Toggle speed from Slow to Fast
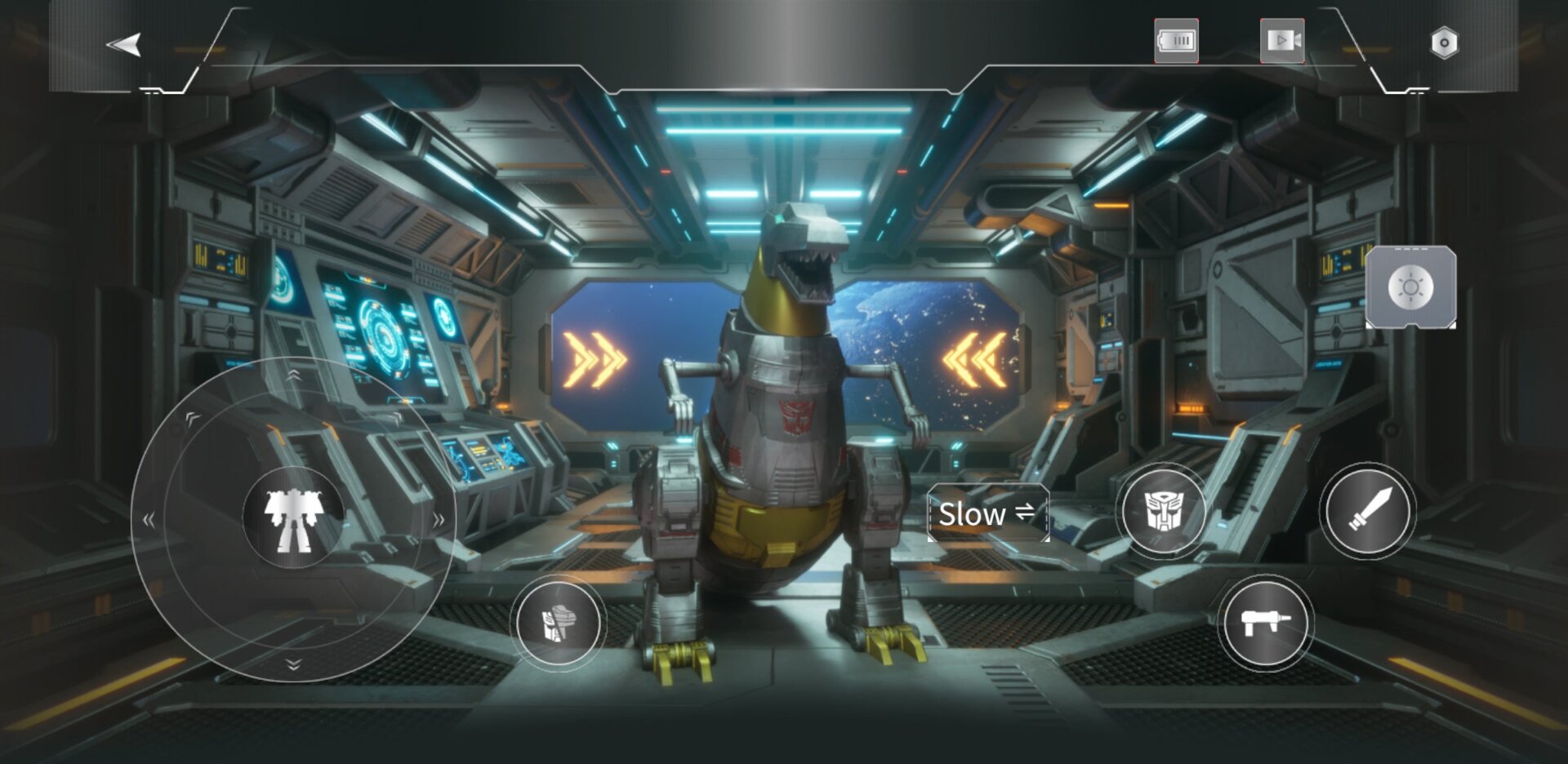The width and height of the screenshot is (1568, 764). point(987,514)
